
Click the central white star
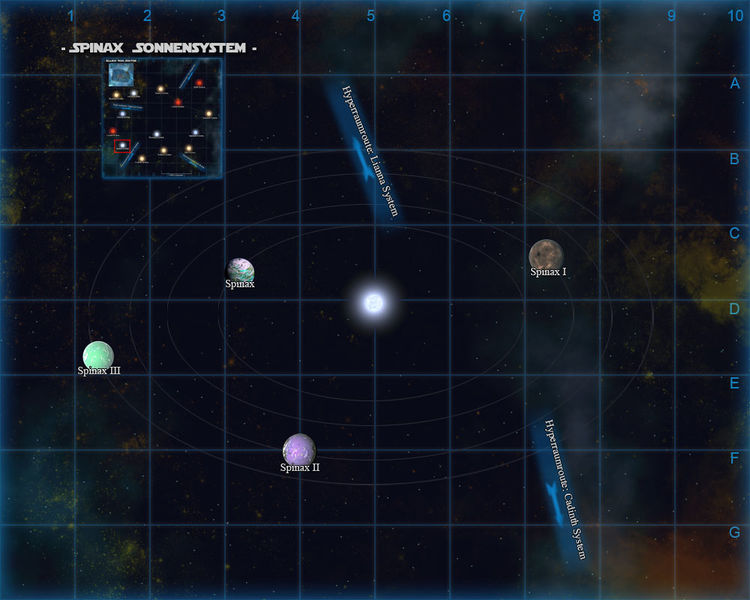coord(374,302)
